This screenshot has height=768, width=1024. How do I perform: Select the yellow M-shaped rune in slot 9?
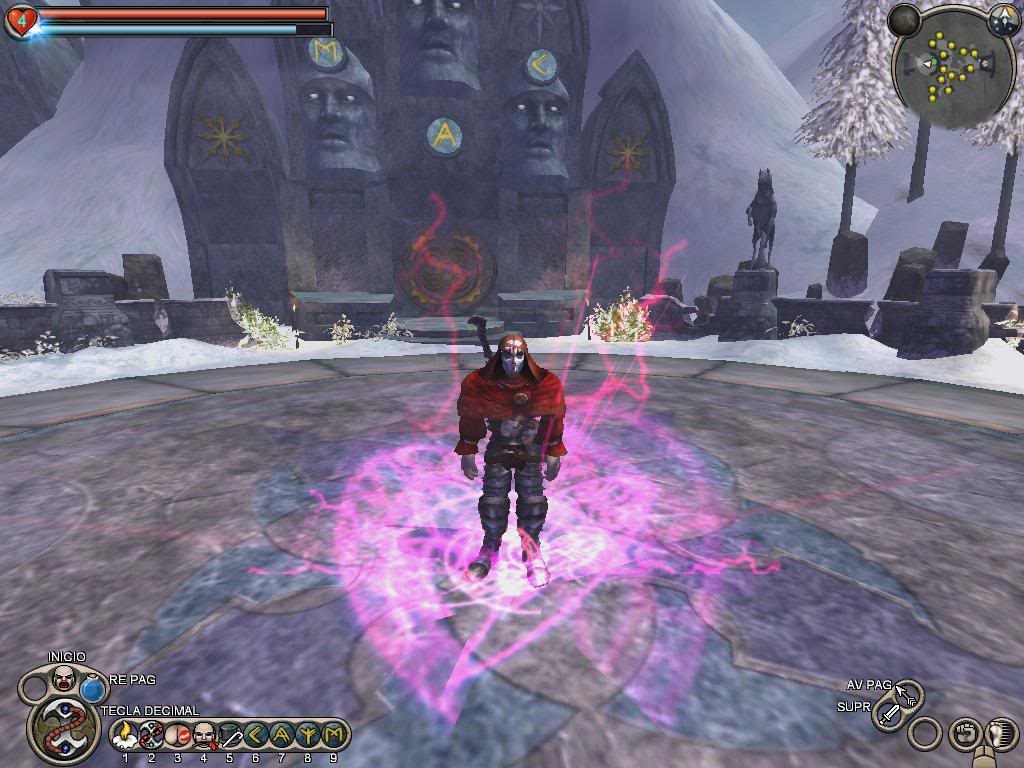click(333, 736)
